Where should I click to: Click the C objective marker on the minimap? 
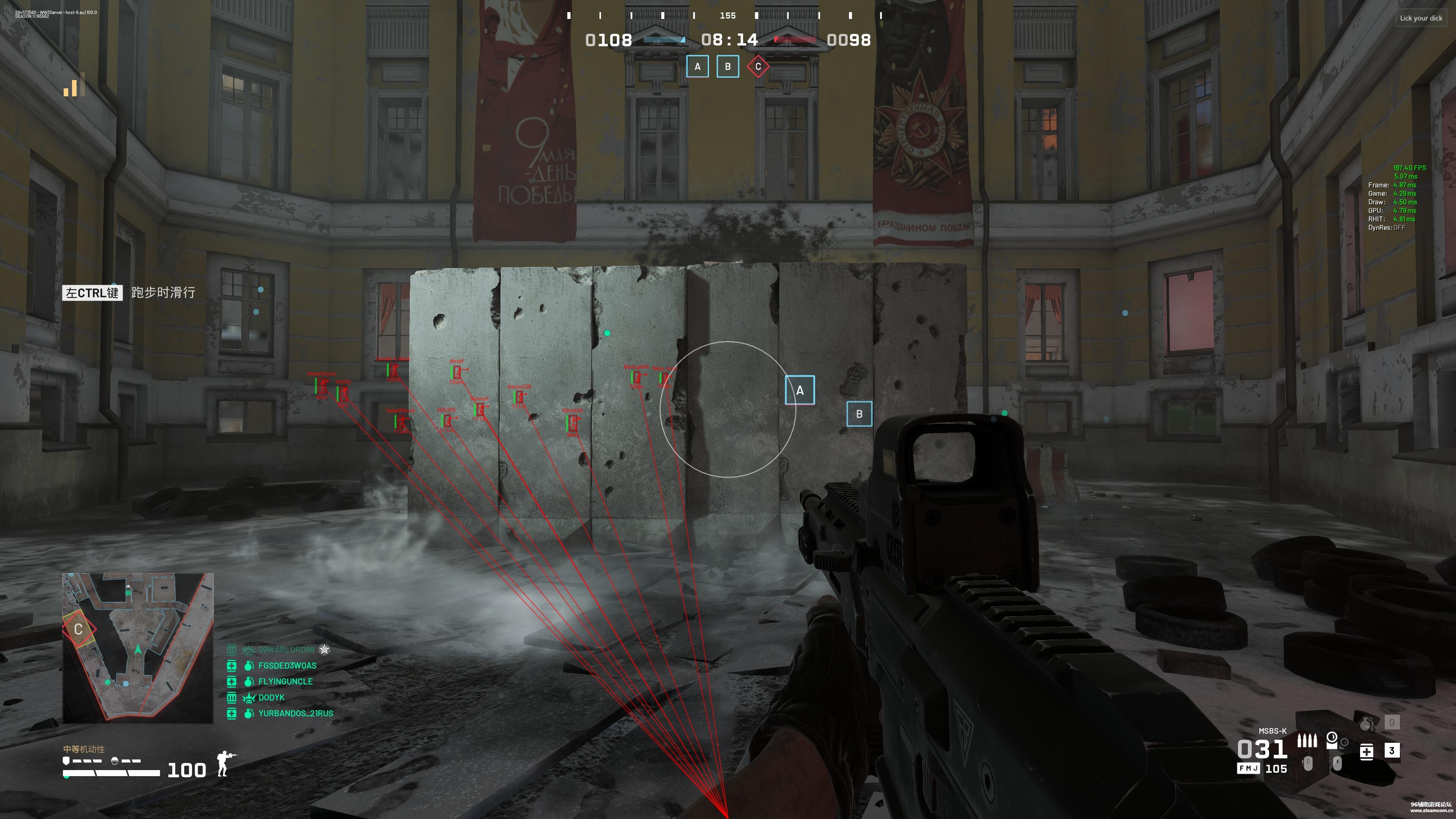(x=78, y=629)
